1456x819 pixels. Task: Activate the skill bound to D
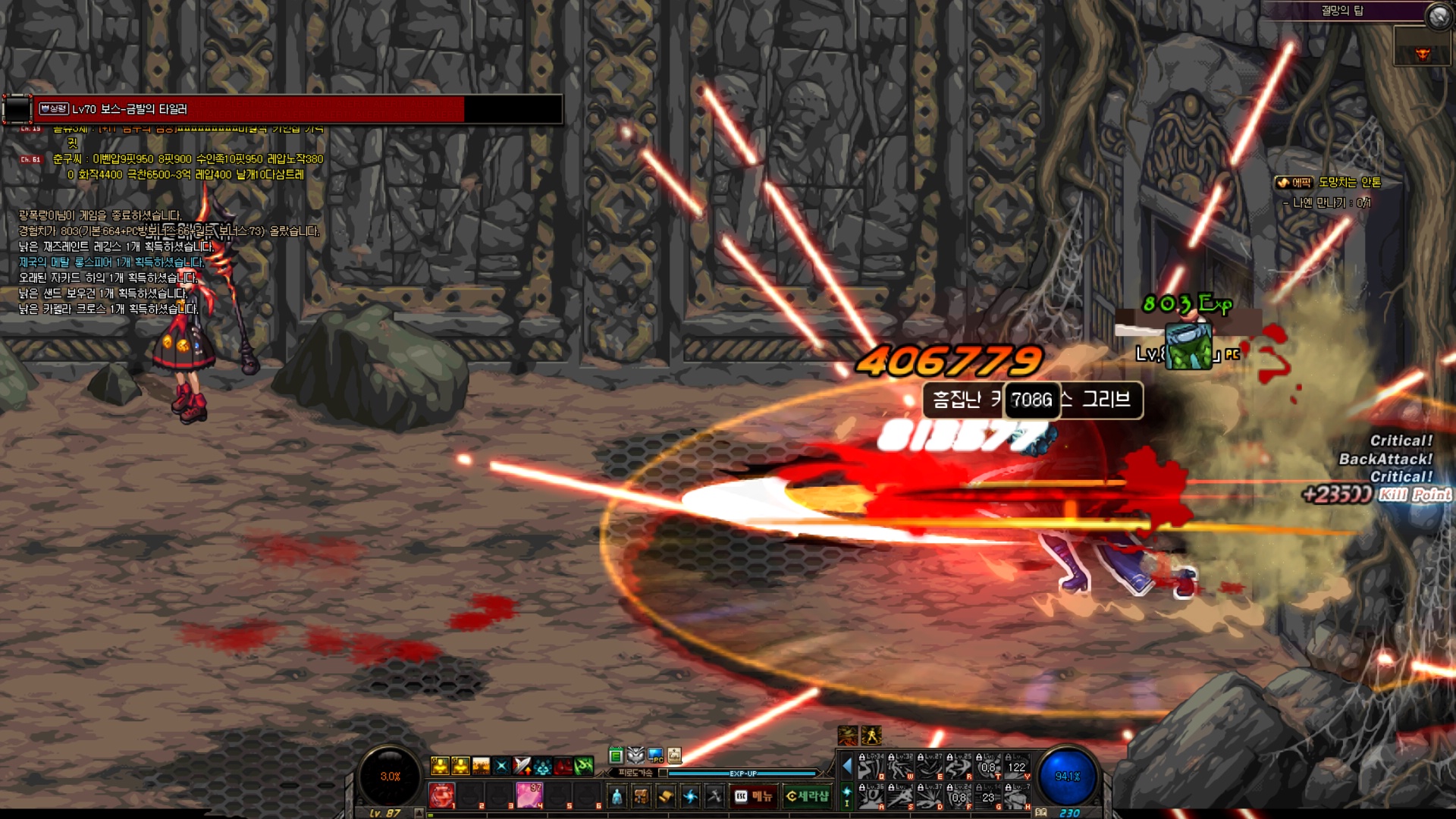(x=930, y=798)
